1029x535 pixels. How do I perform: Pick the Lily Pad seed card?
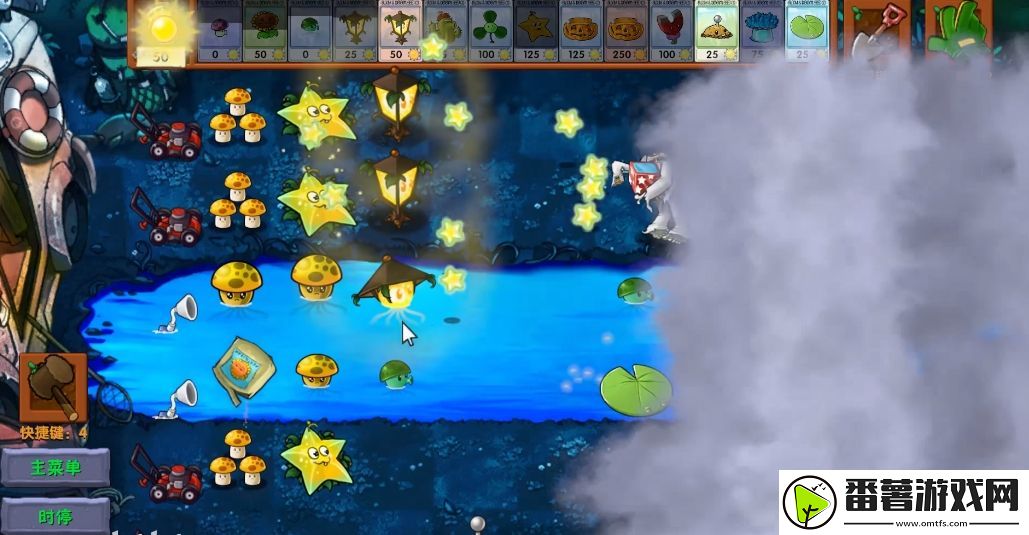pos(806,33)
